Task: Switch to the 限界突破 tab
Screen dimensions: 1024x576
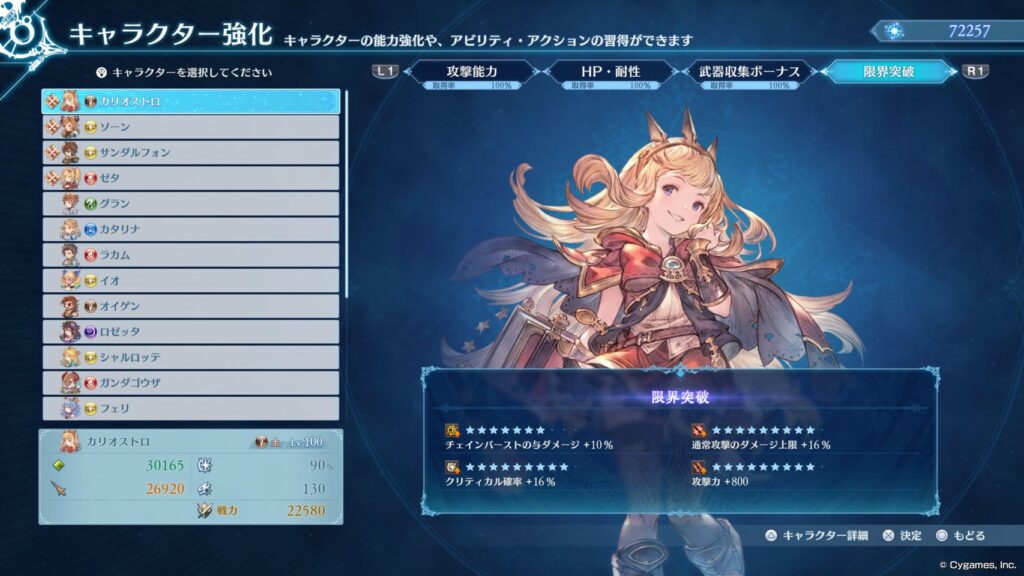Action: click(888, 73)
